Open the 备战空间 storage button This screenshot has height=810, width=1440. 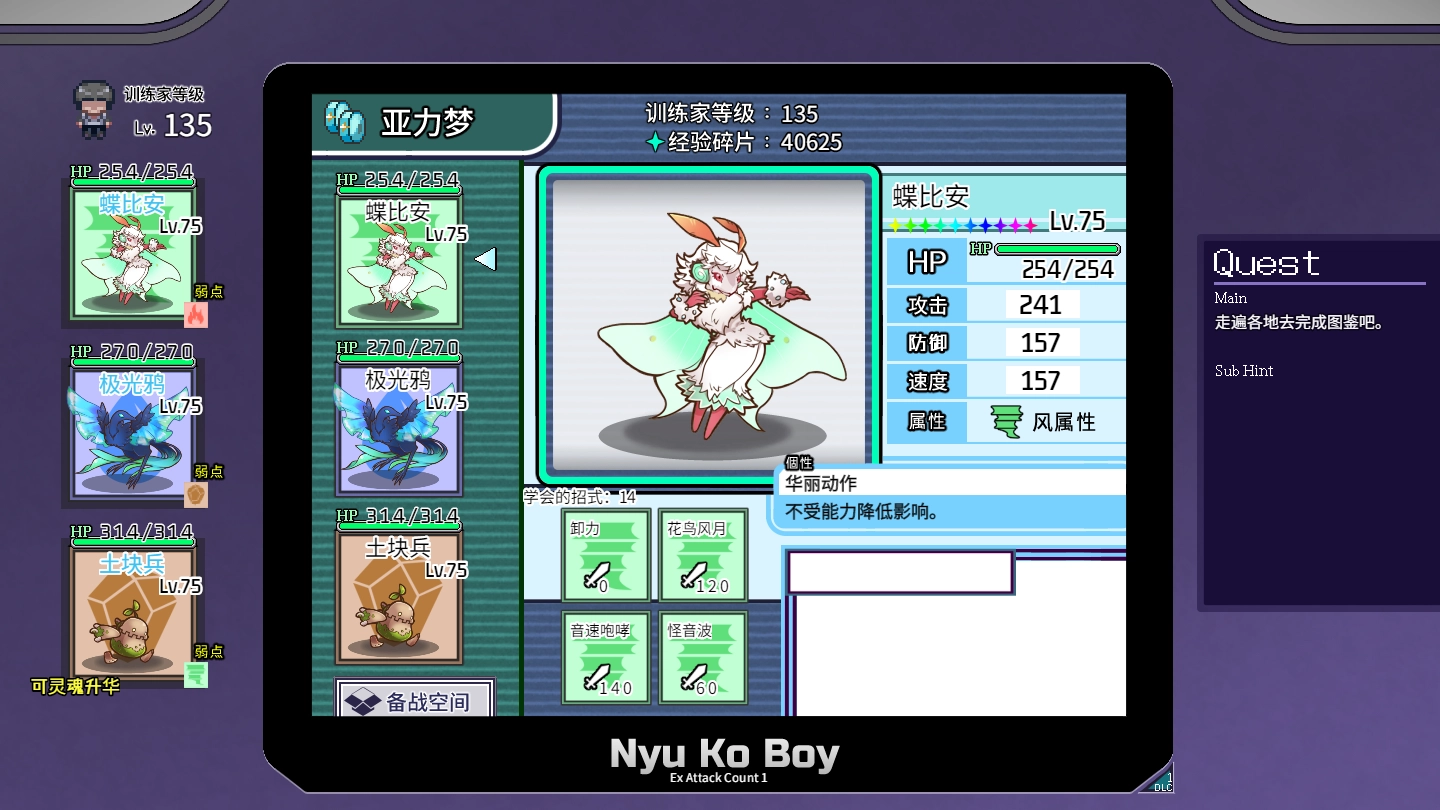(415, 700)
